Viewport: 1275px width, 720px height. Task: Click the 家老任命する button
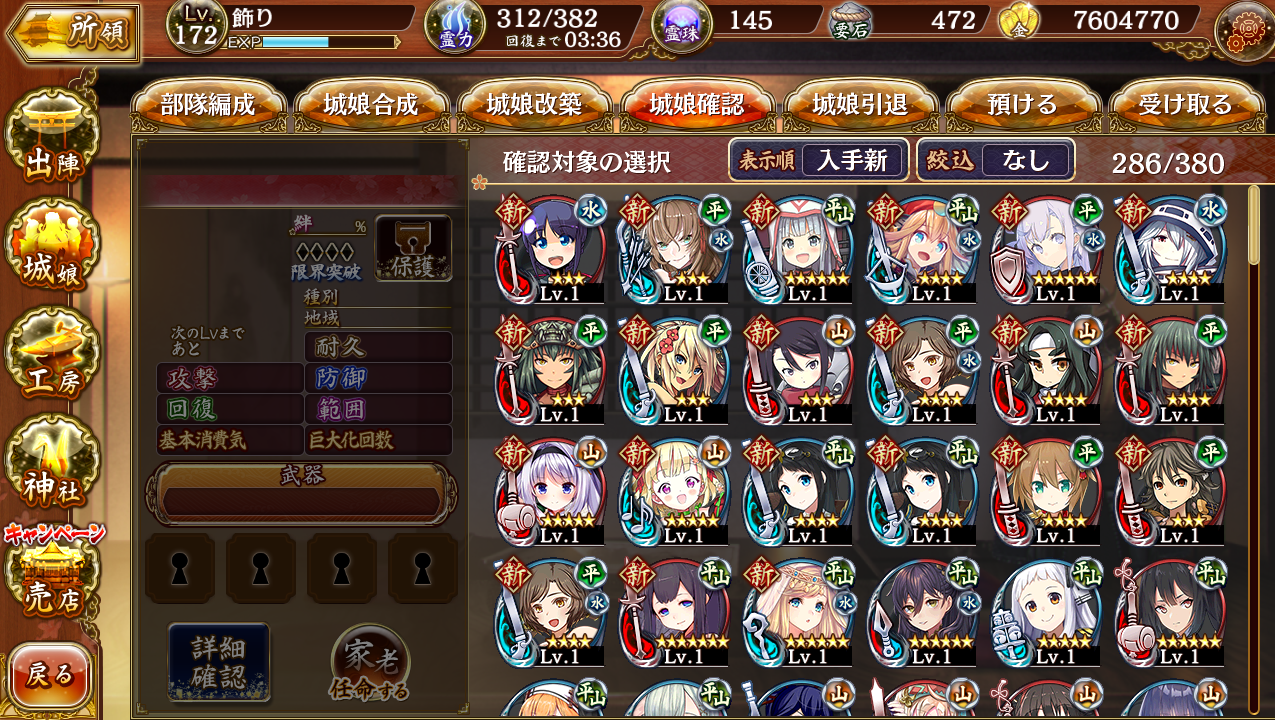tap(370, 663)
